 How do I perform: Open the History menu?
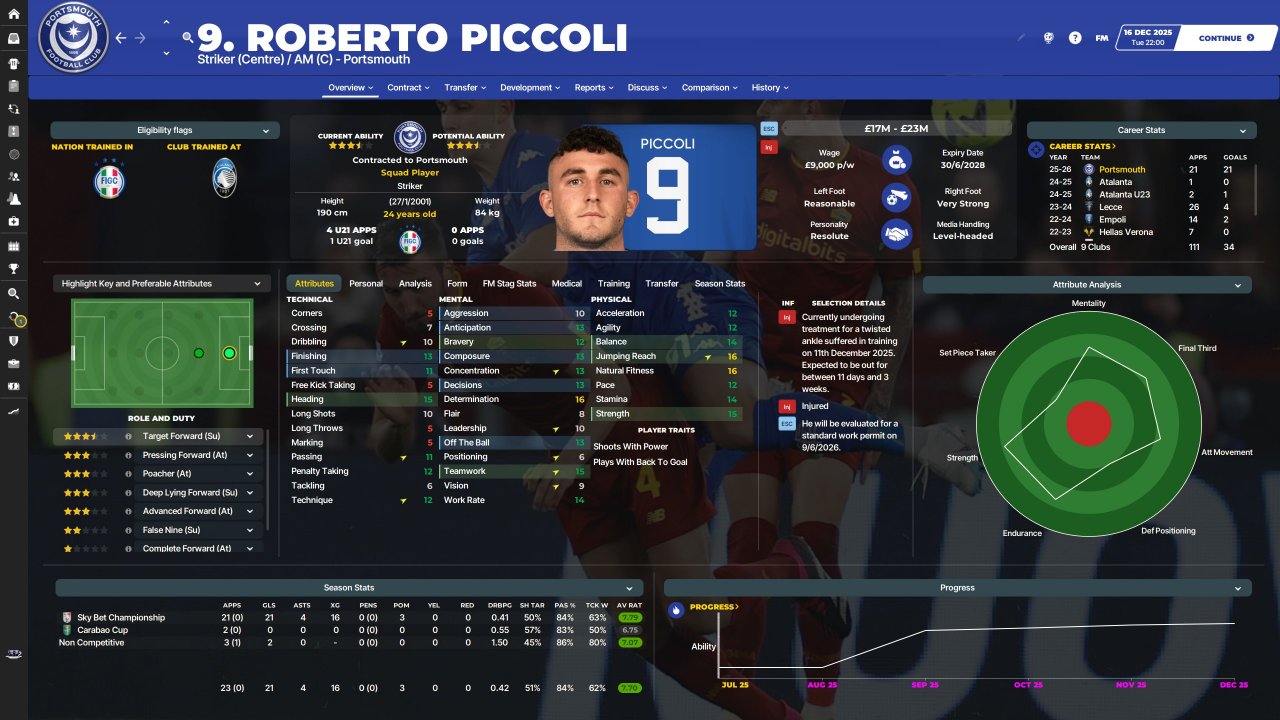click(x=770, y=88)
